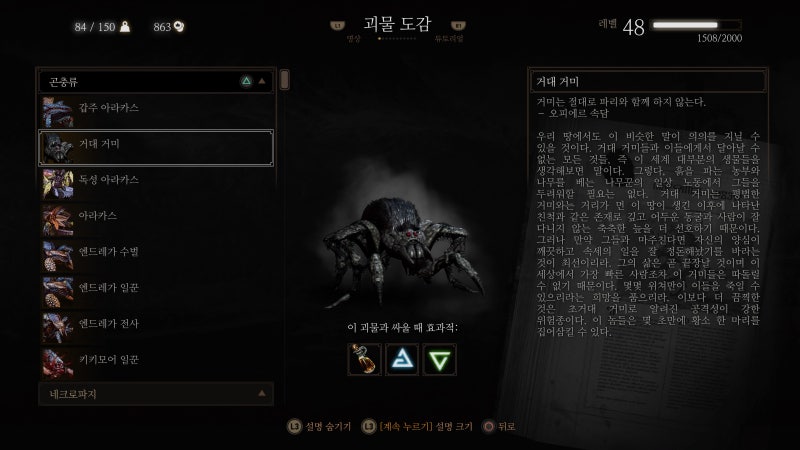Select the 엔드레가 일꾼 entry
Image resolution: width=800 pixels, height=450 pixels.
pos(155,287)
